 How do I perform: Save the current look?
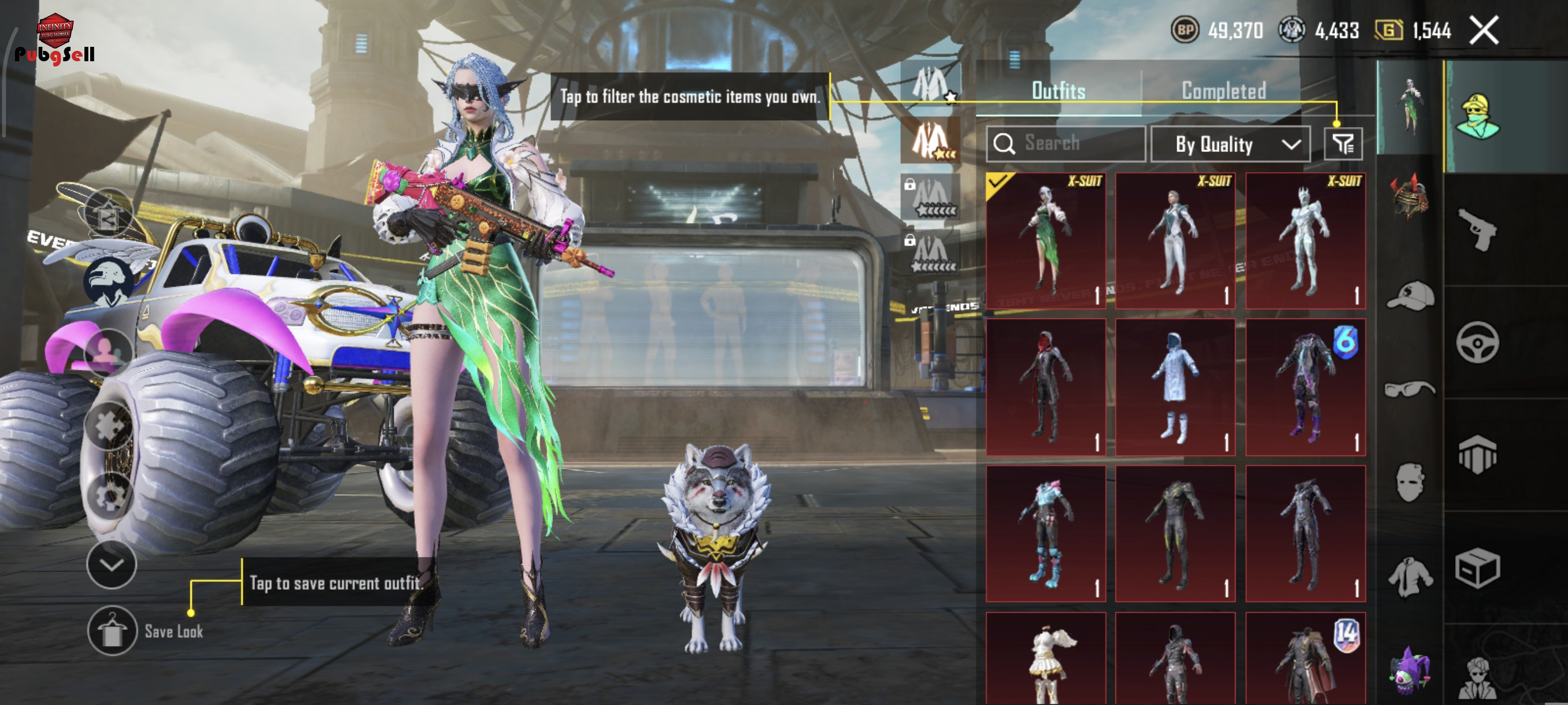pyautogui.click(x=112, y=631)
